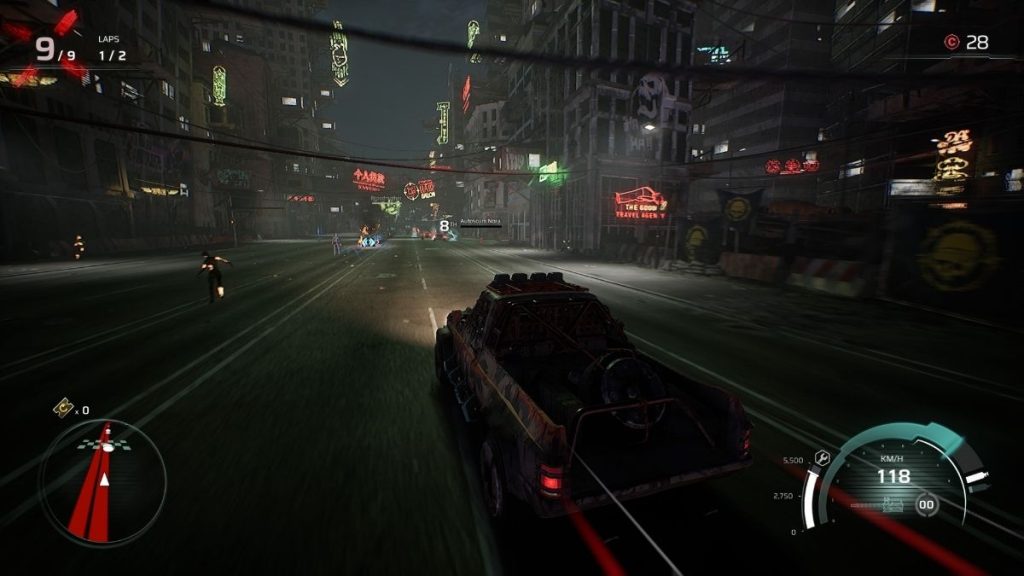Select the gold ticket icon above the minimap
This screenshot has width=1024, height=576.
click(63, 407)
